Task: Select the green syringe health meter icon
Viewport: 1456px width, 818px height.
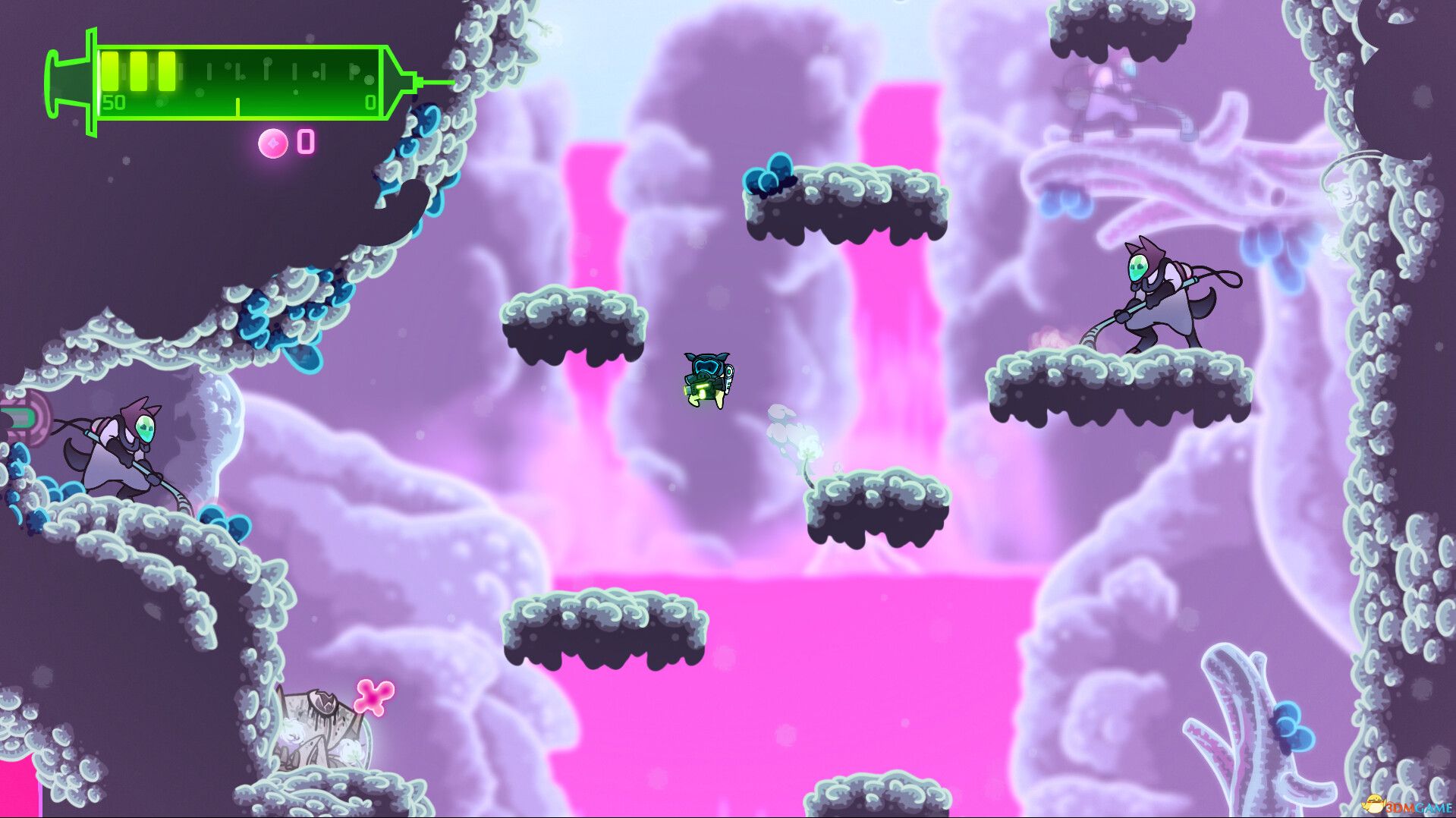Action: pyautogui.click(x=228, y=80)
